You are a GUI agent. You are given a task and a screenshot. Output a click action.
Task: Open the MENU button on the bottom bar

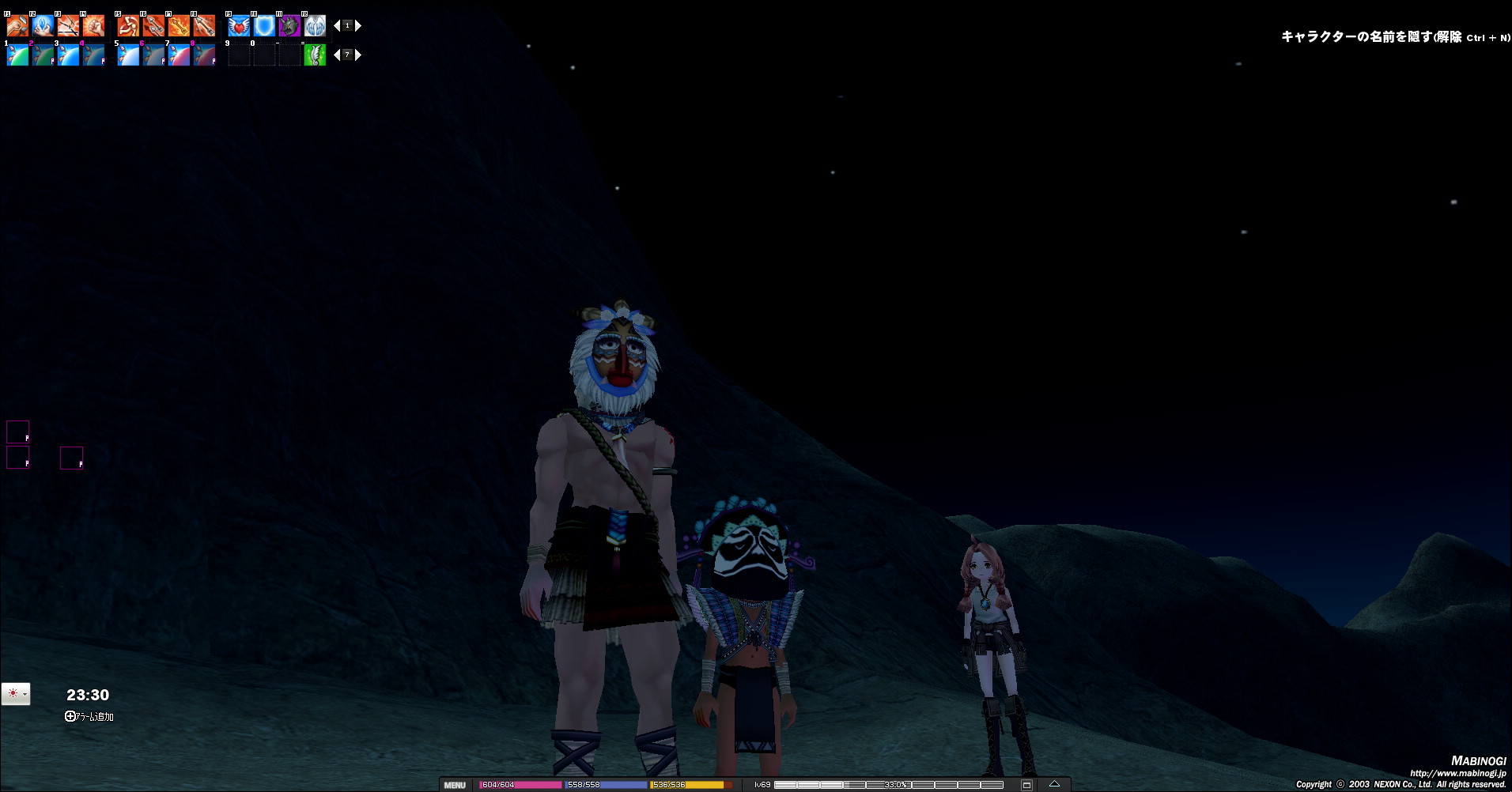pos(455,785)
